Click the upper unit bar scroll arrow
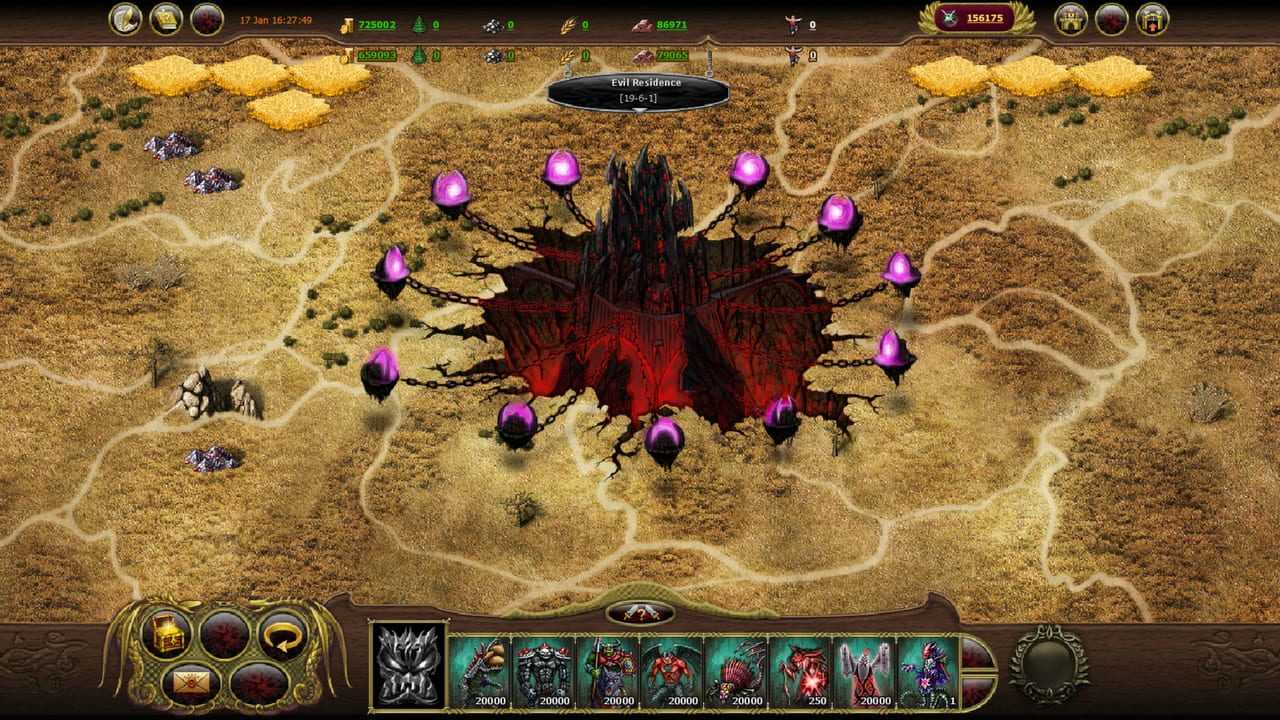Viewport: 1280px width, 720px height. click(x=976, y=653)
